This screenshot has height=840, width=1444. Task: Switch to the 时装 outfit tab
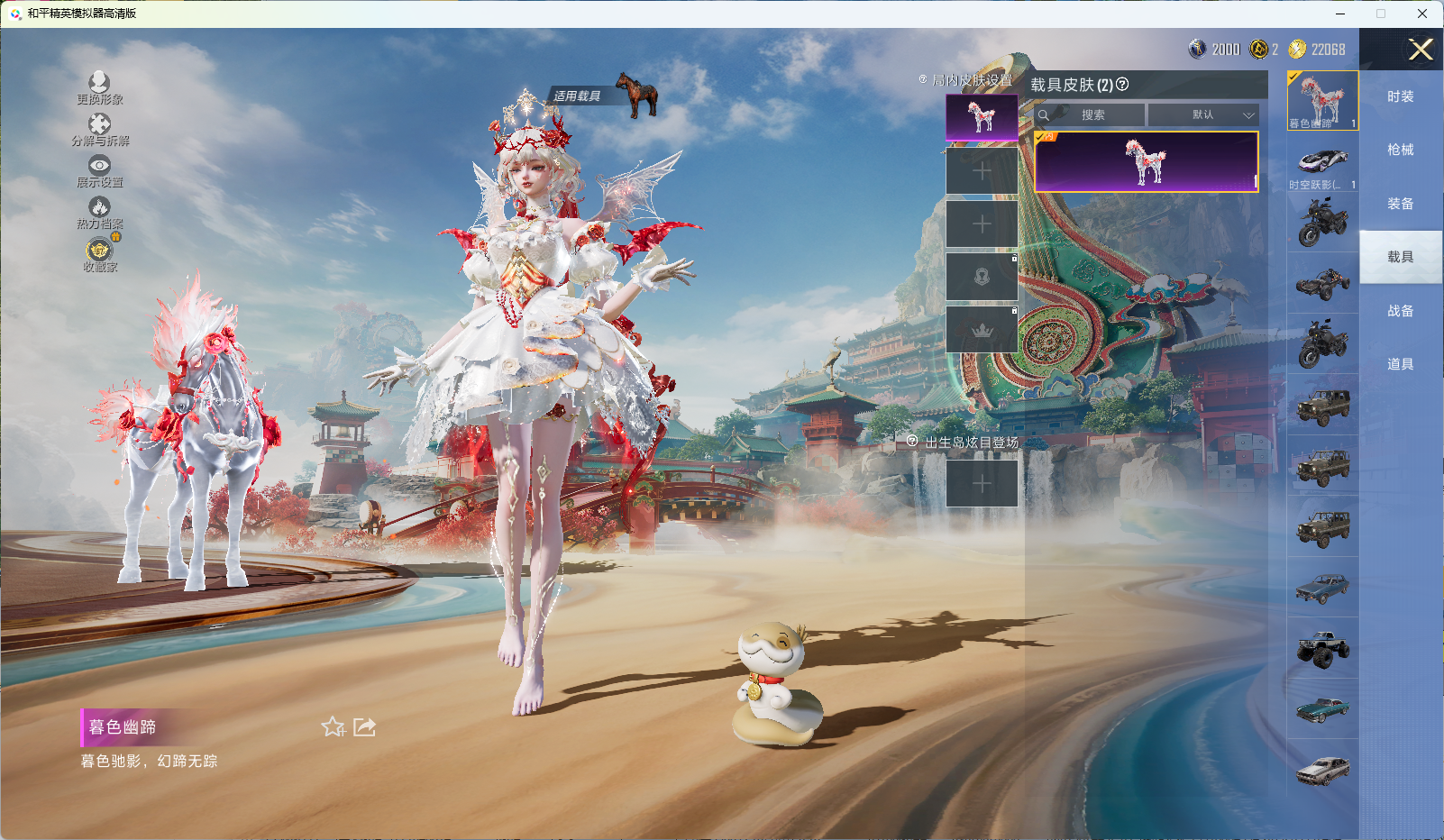[1400, 96]
